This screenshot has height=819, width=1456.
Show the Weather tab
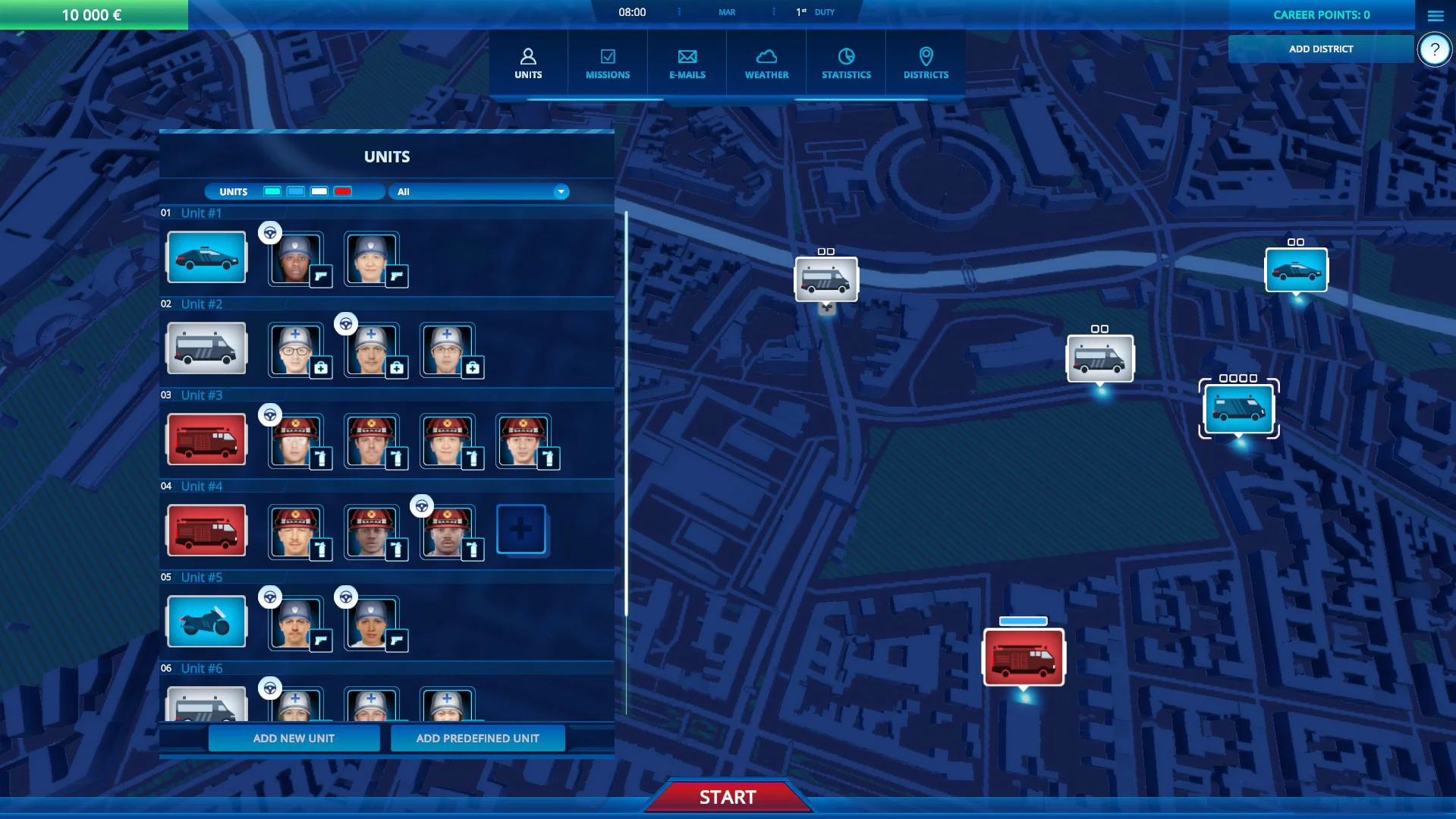[766, 64]
